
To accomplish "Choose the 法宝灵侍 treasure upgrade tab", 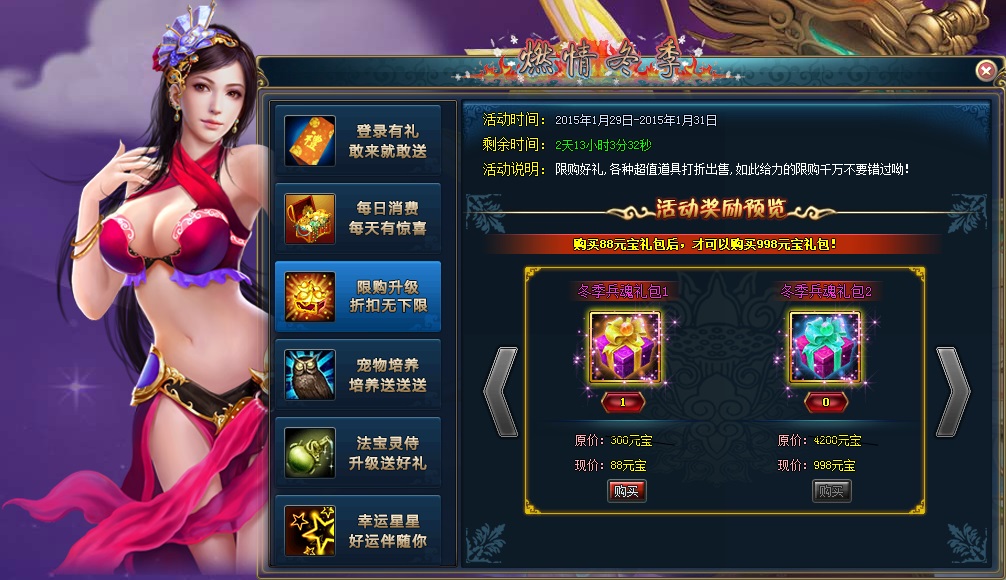I will (358, 453).
